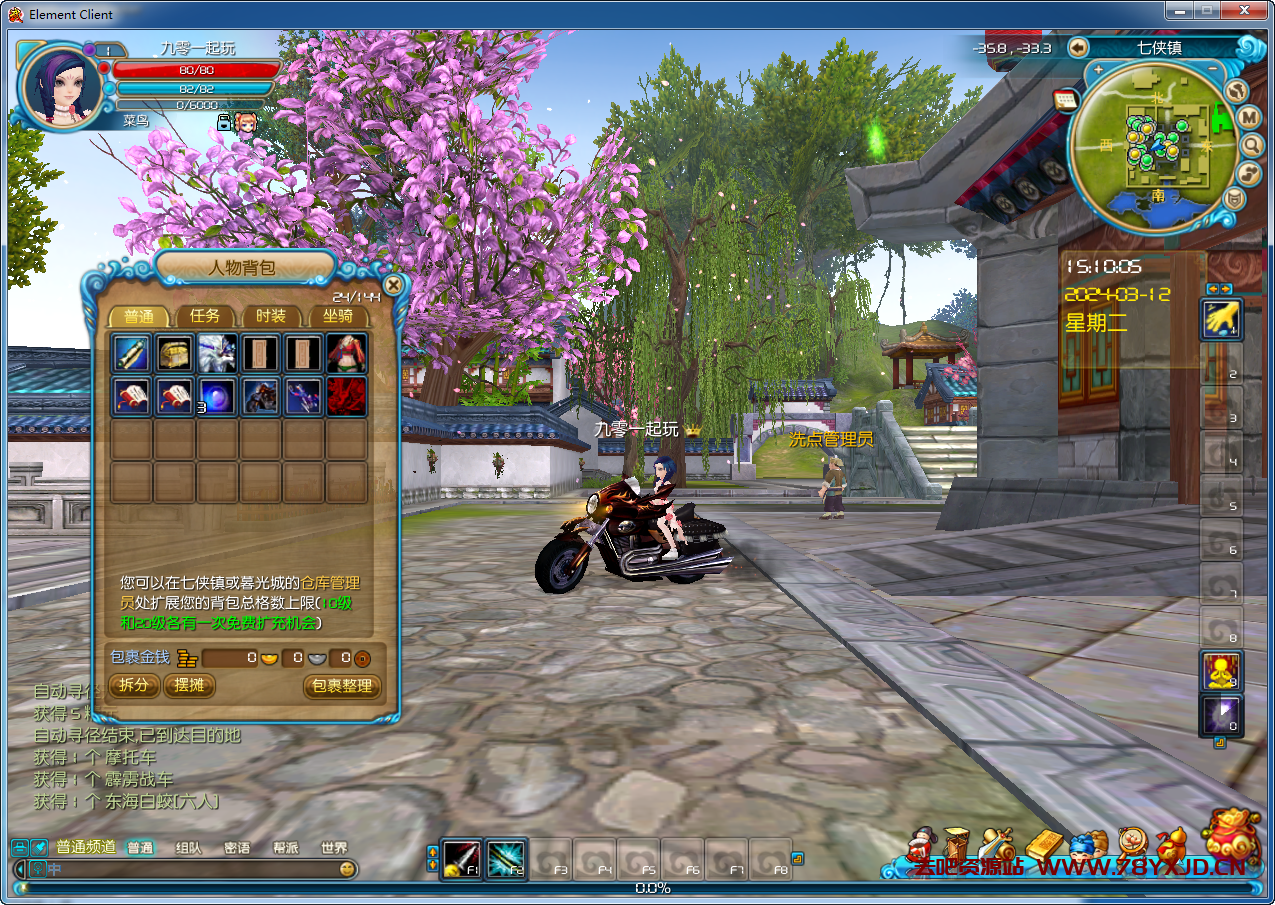Viewport: 1275px width, 905px height.
Task: Open the calendar icon beside the minimap
Action: [x=1064, y=99]
